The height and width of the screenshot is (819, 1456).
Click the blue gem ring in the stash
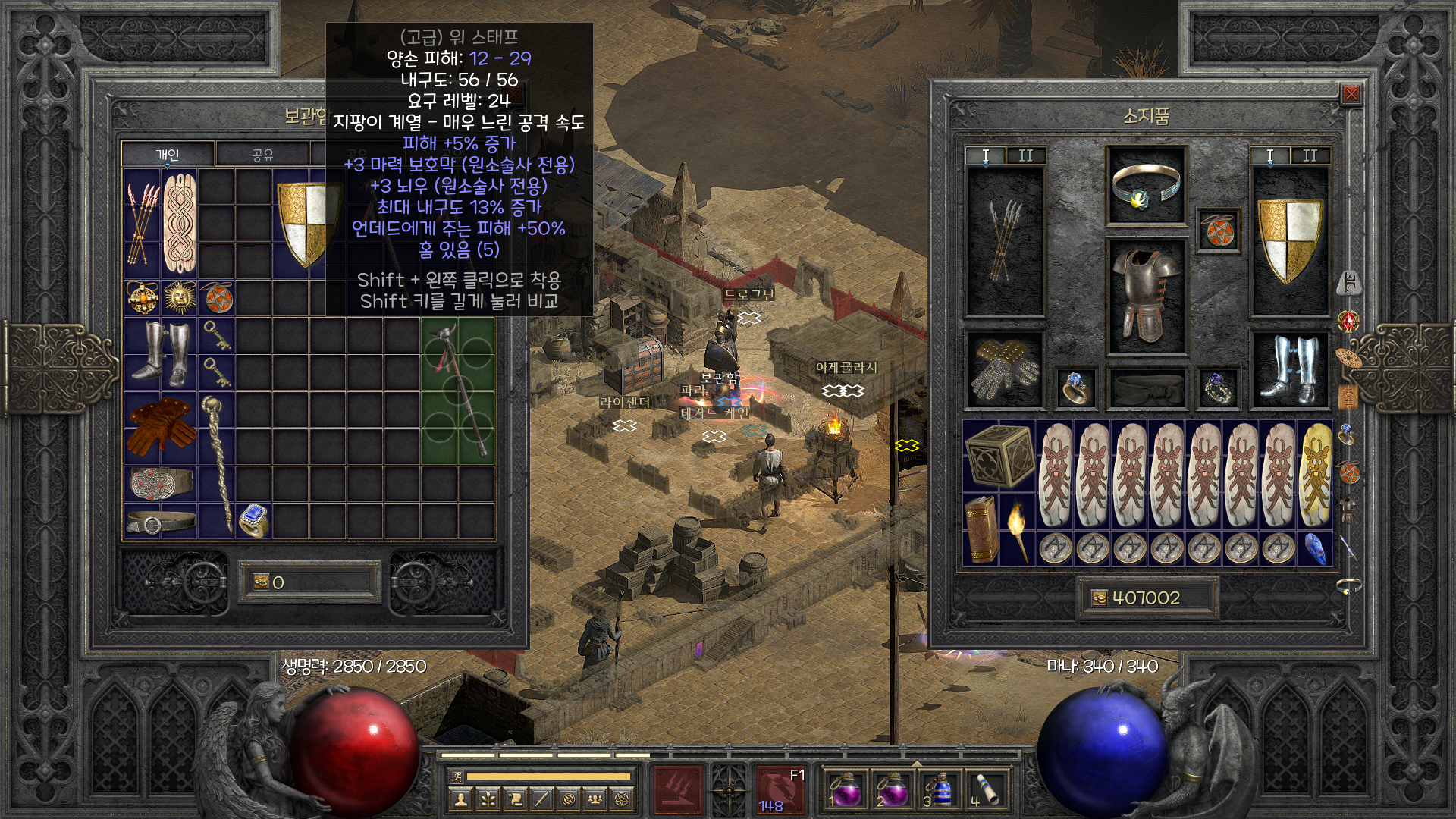point(253,519)
